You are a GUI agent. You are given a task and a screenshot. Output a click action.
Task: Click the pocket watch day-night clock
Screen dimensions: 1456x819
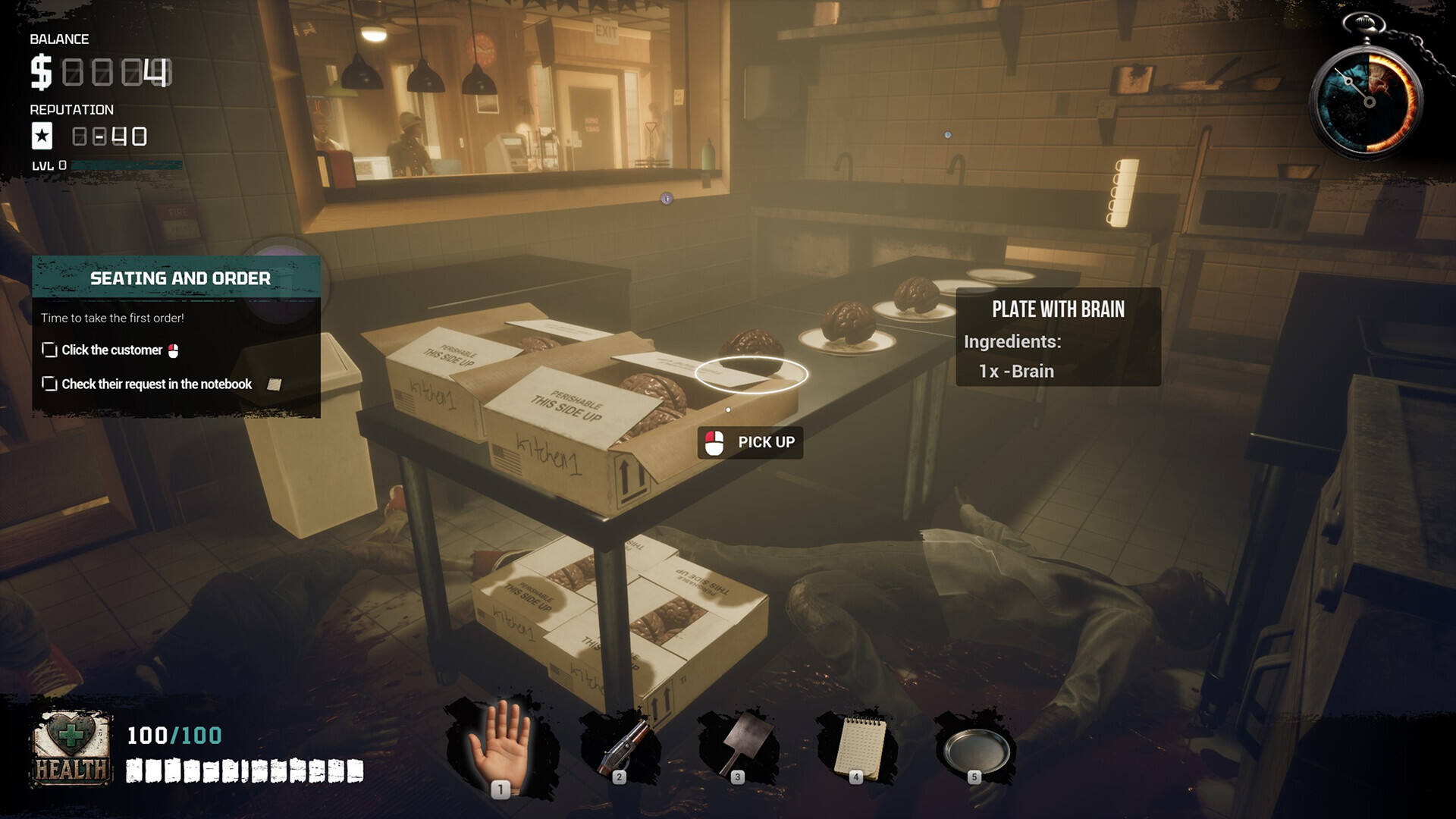1369,100
